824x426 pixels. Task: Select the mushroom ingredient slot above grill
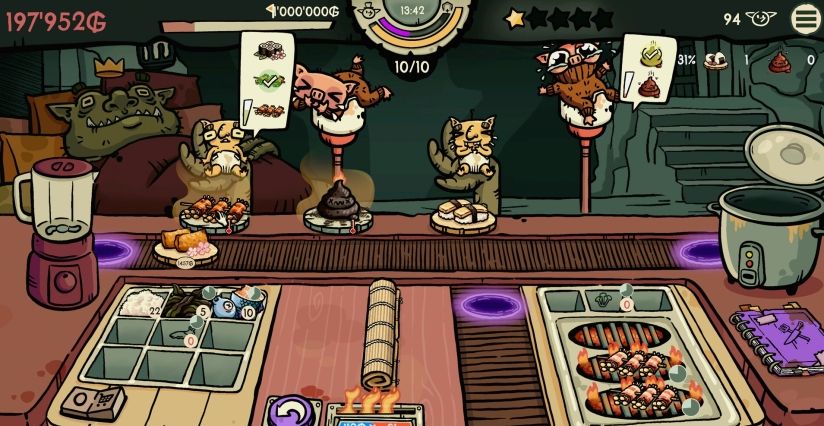(602, 299)
